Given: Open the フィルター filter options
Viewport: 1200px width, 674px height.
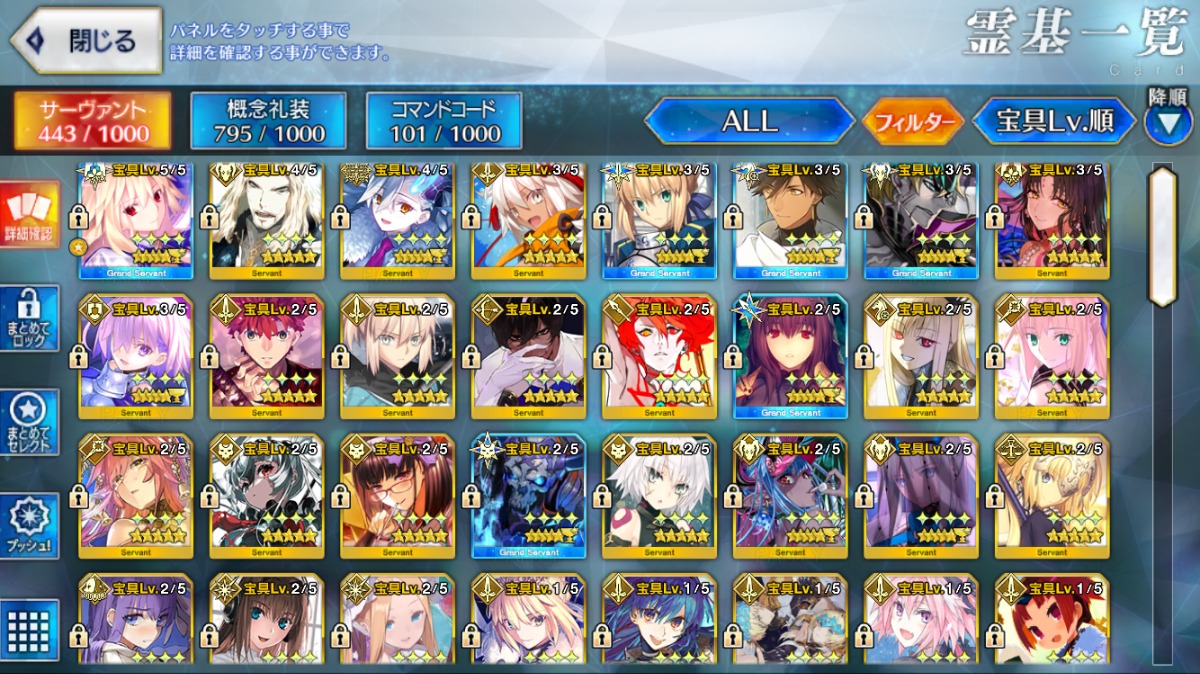Looking at the screenshot, I should (x=914, y=122).
